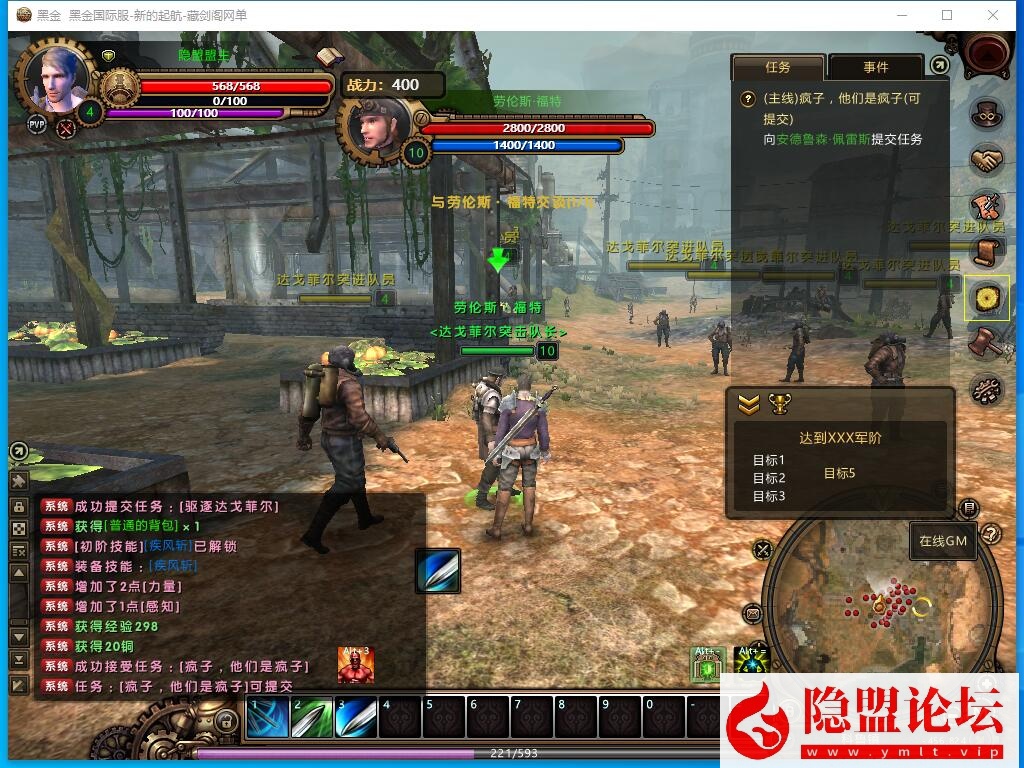Open the 事件 events tab
Viewport: 1024px width, 768px height.
pyautogui.click(x=875, y=67)
